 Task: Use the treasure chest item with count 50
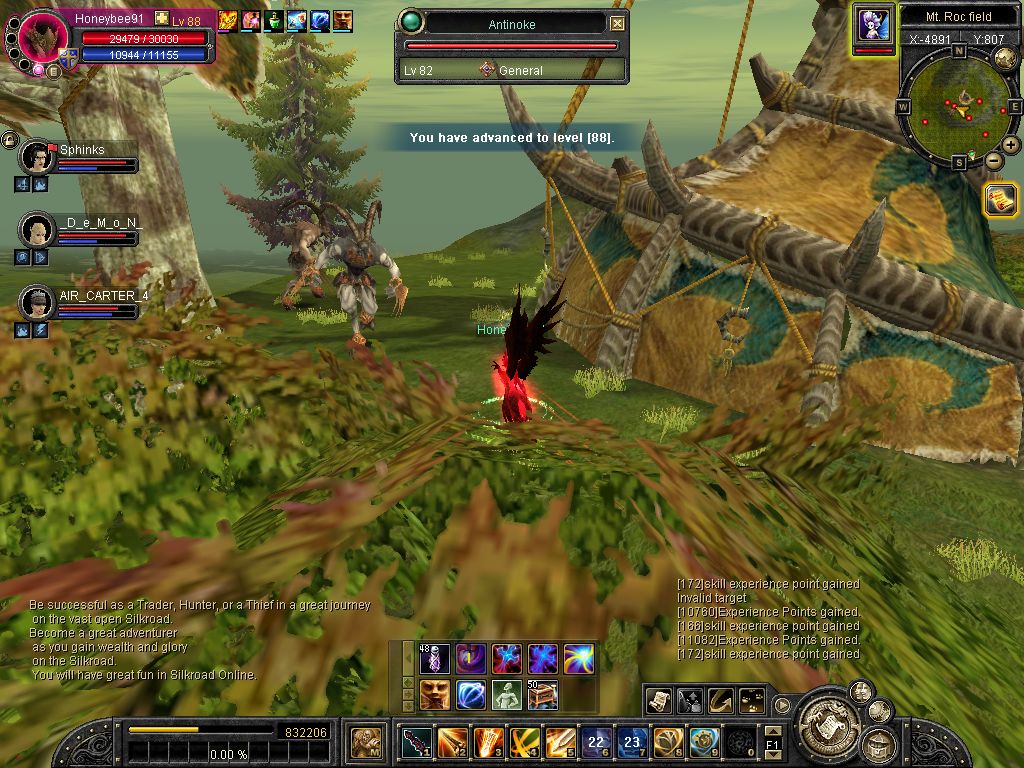click(x=543, y=694)
